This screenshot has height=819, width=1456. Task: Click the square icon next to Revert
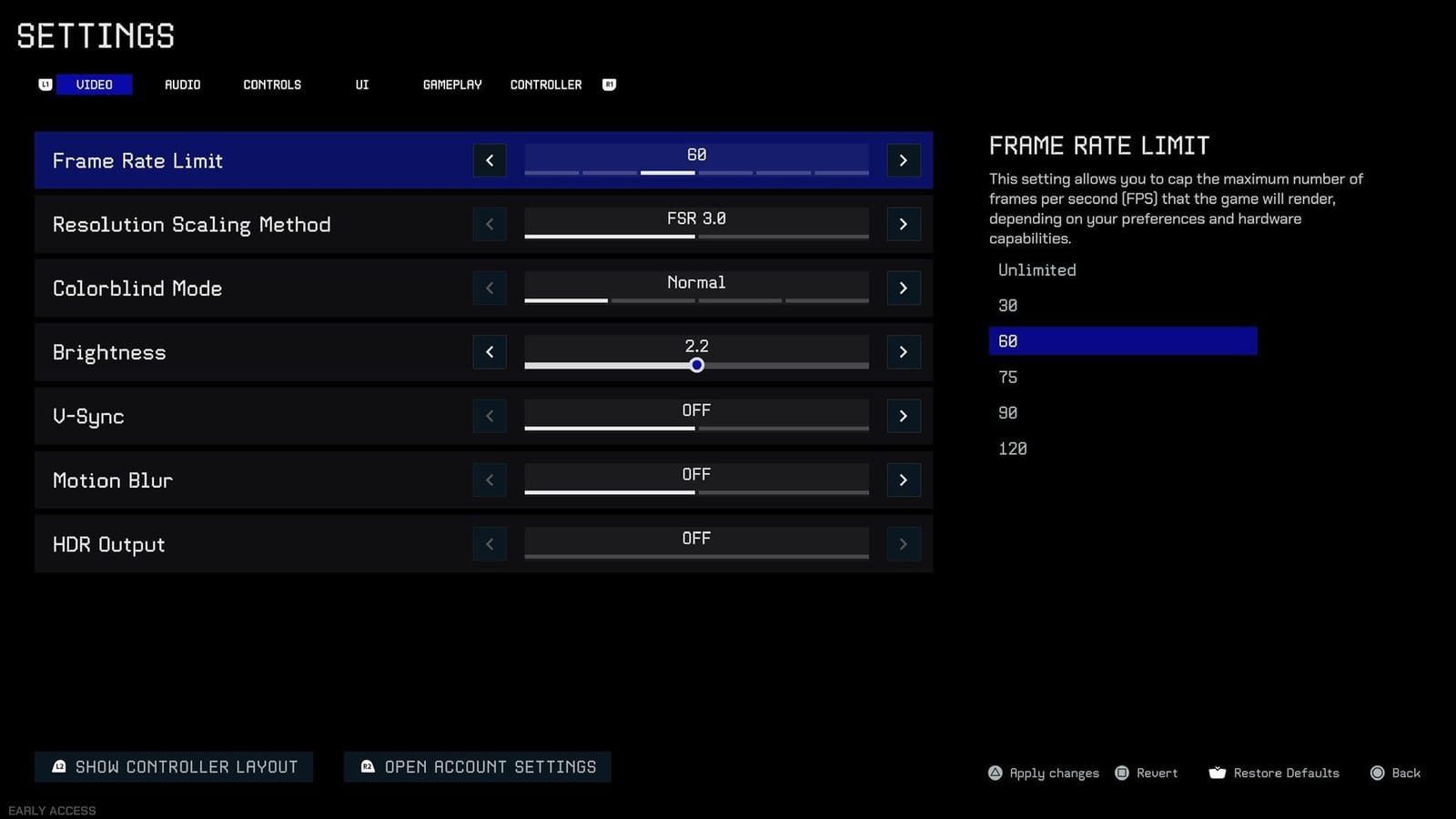pyautogui.click(x=1123, y=773)
